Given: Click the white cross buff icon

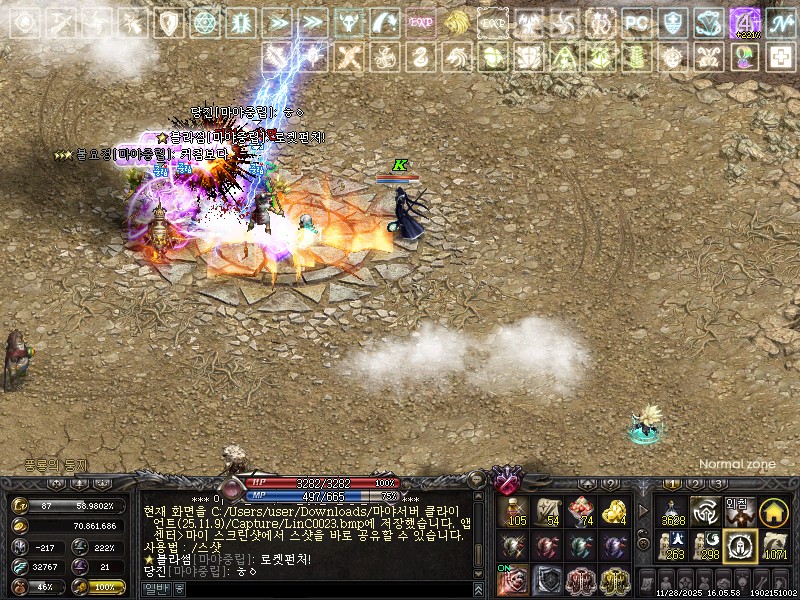Looking at the screenshot, I should click(779, 56).
